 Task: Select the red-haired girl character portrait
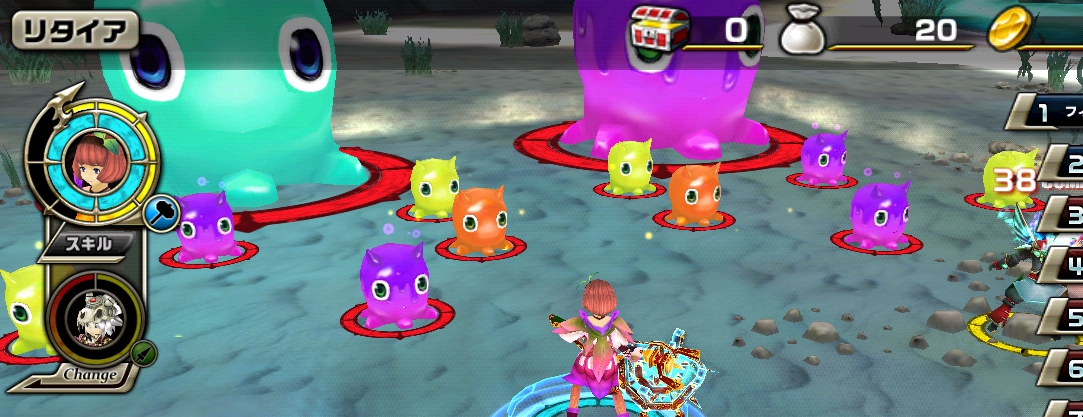click(x=90, y=161)
